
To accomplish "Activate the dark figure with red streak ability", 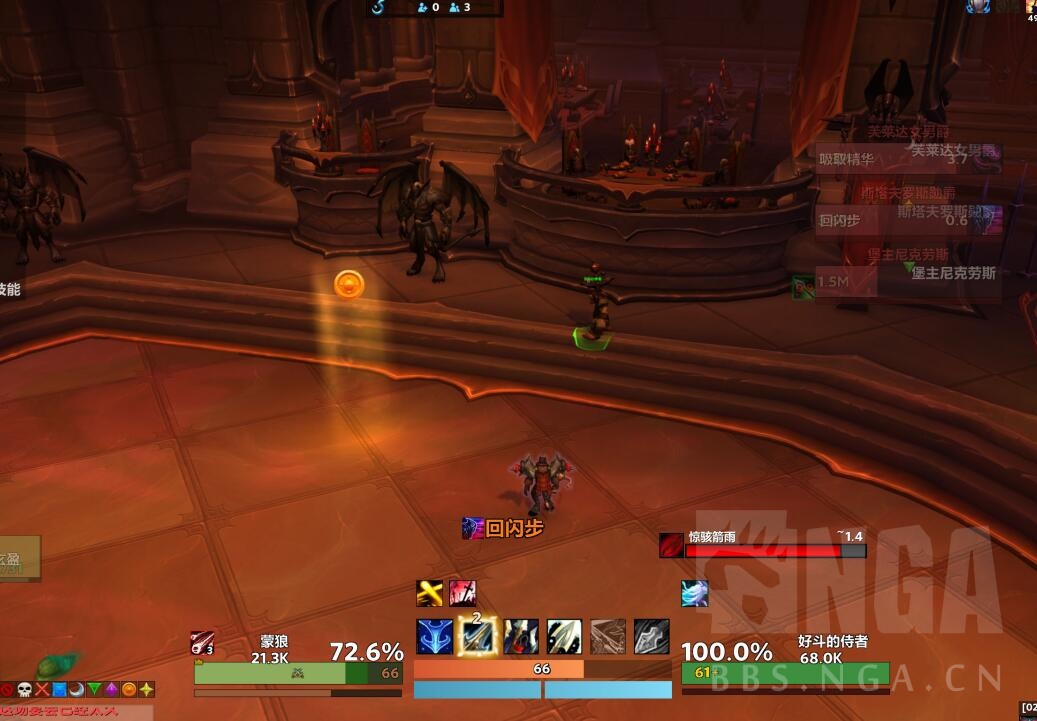I will [521, 637].
